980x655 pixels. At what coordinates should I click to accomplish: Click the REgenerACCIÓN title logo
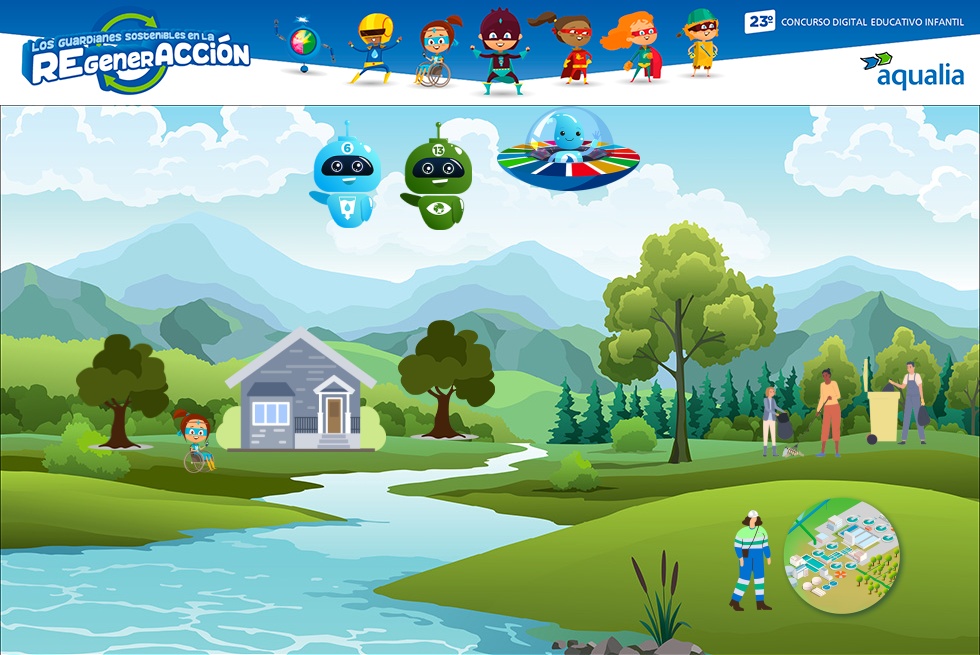138,55
